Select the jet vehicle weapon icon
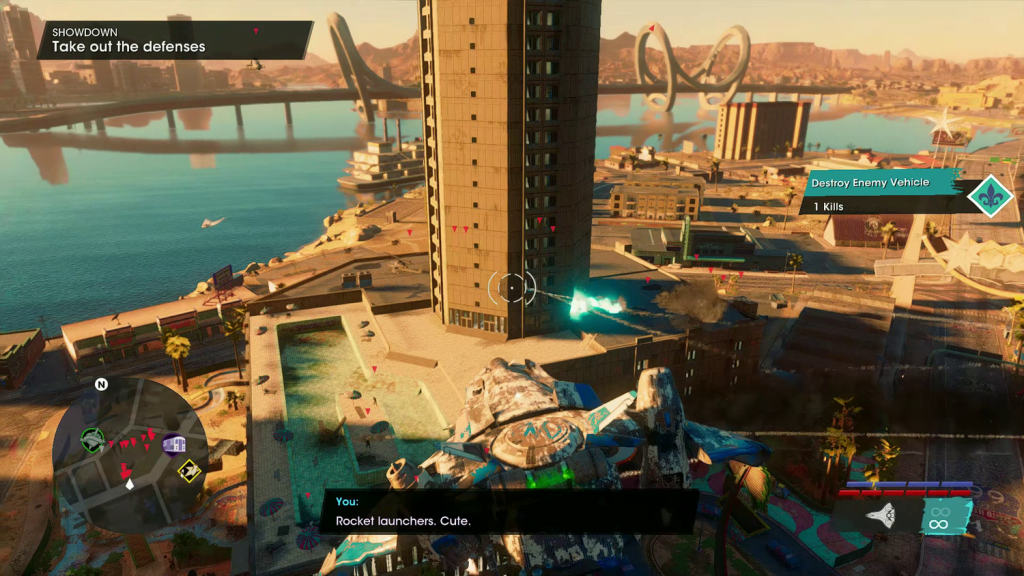The image size is (1024, 576). [879, 515]
